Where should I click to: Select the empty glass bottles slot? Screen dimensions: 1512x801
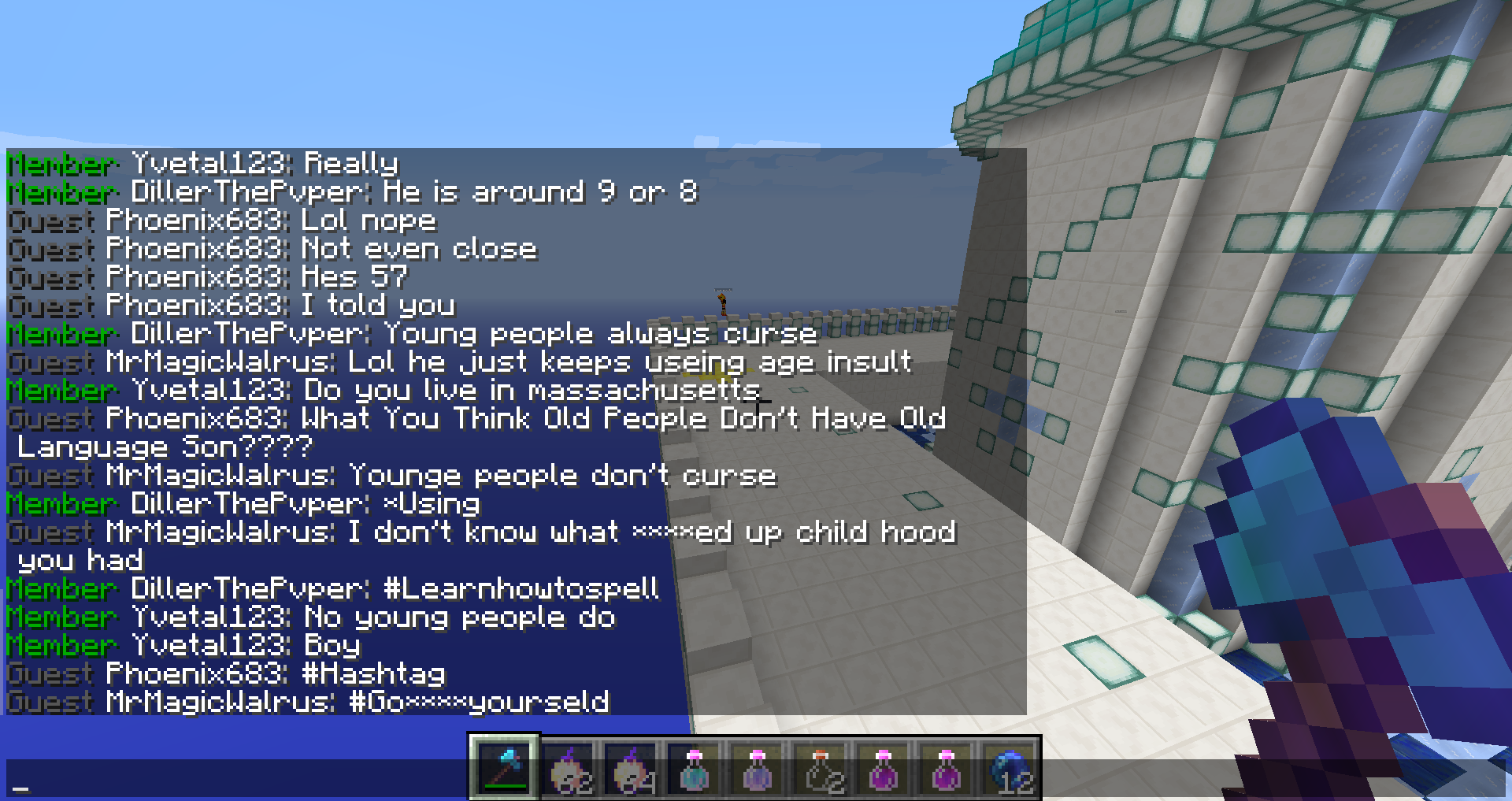821,769
